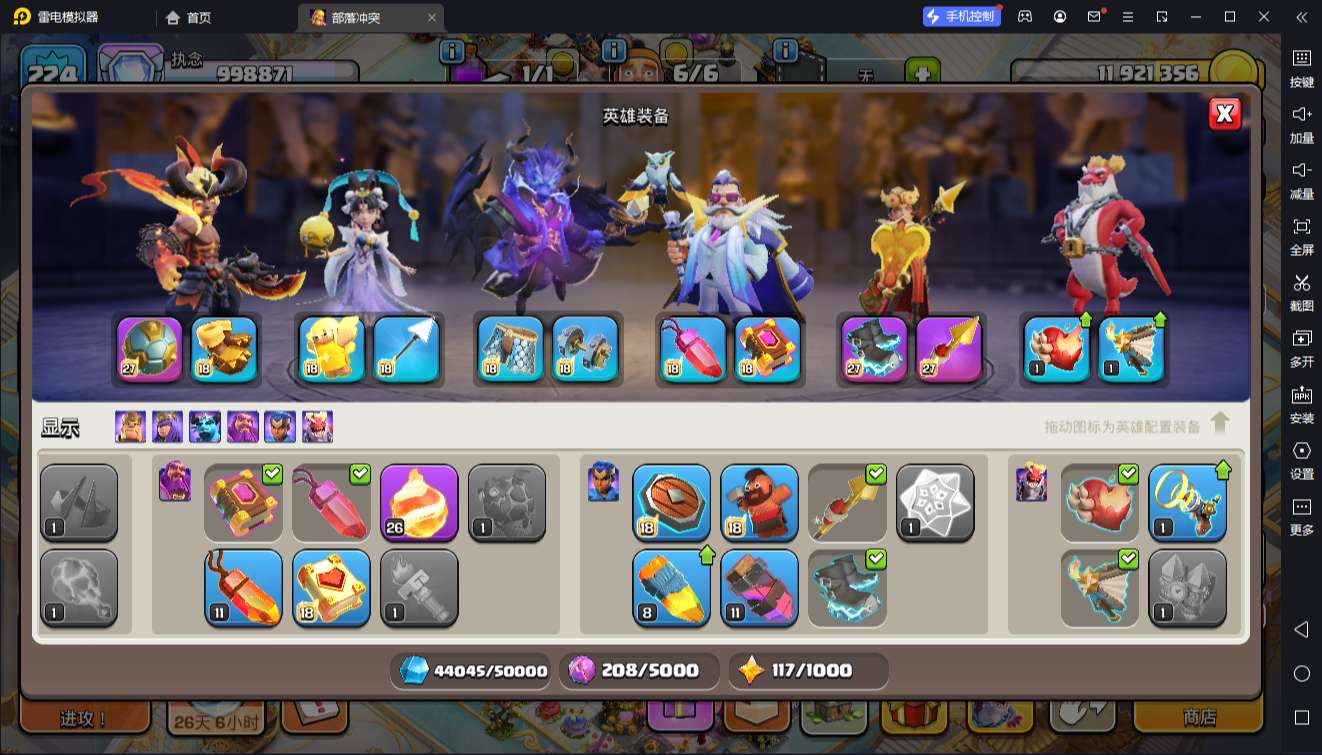
Task: Select the golden rings equipment with upgrade arrow
Action: [x=1187, y=502]
